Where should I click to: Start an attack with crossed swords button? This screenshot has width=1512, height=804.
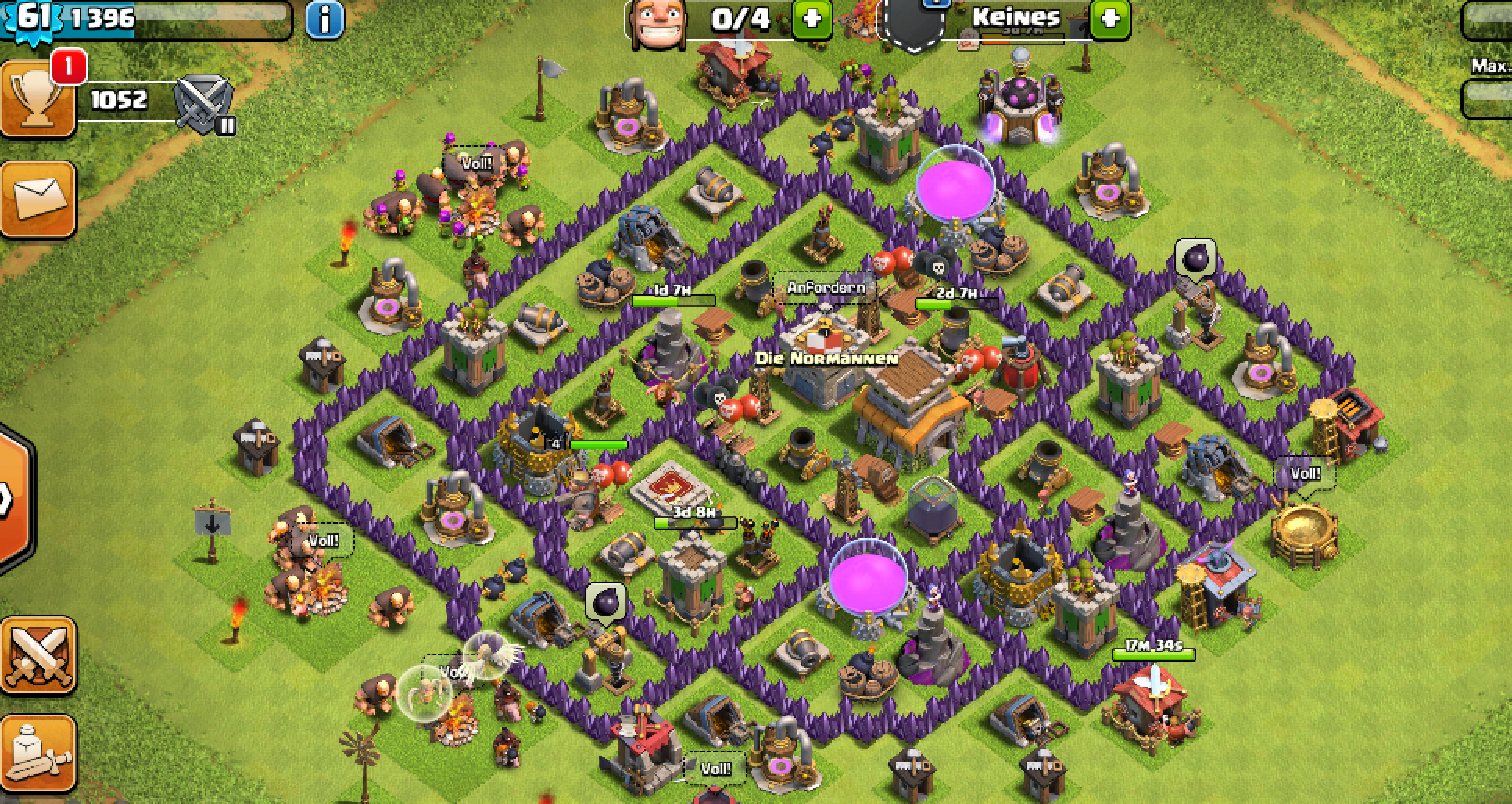38,655
